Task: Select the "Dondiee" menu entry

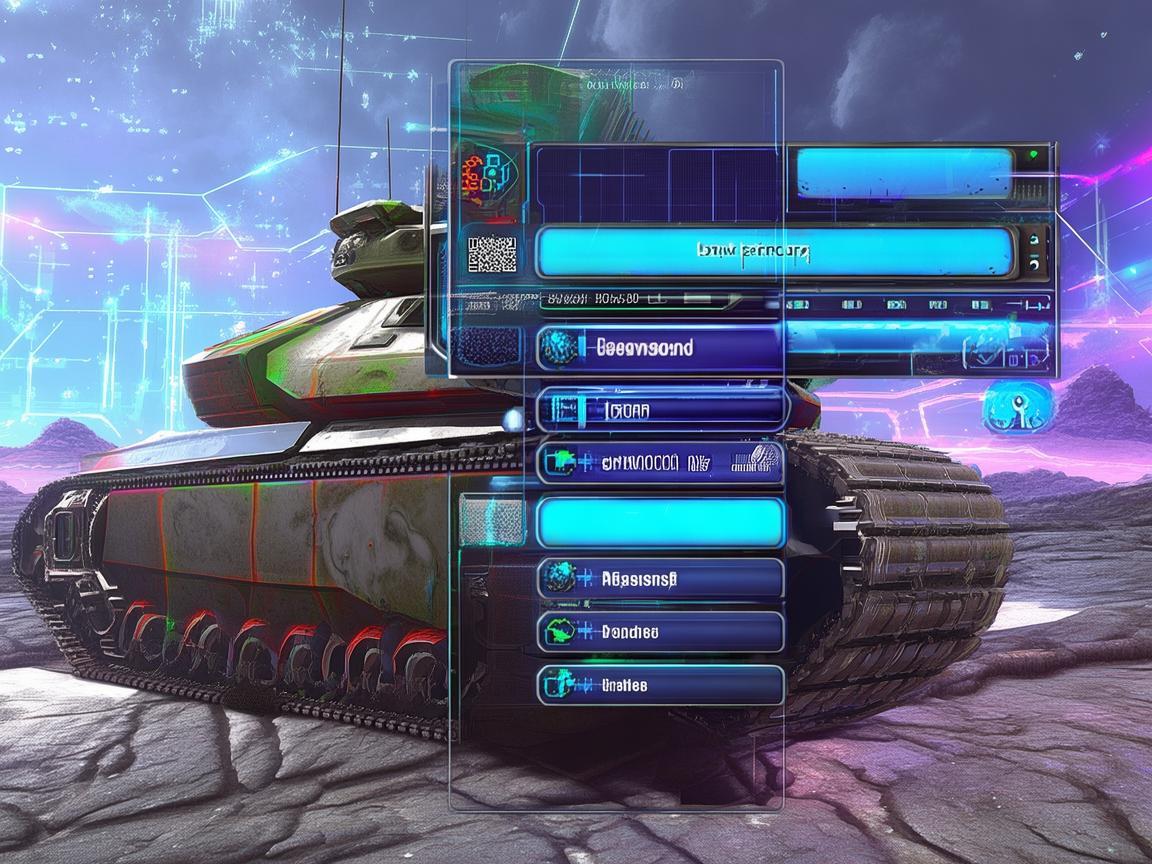Action: 660,632
